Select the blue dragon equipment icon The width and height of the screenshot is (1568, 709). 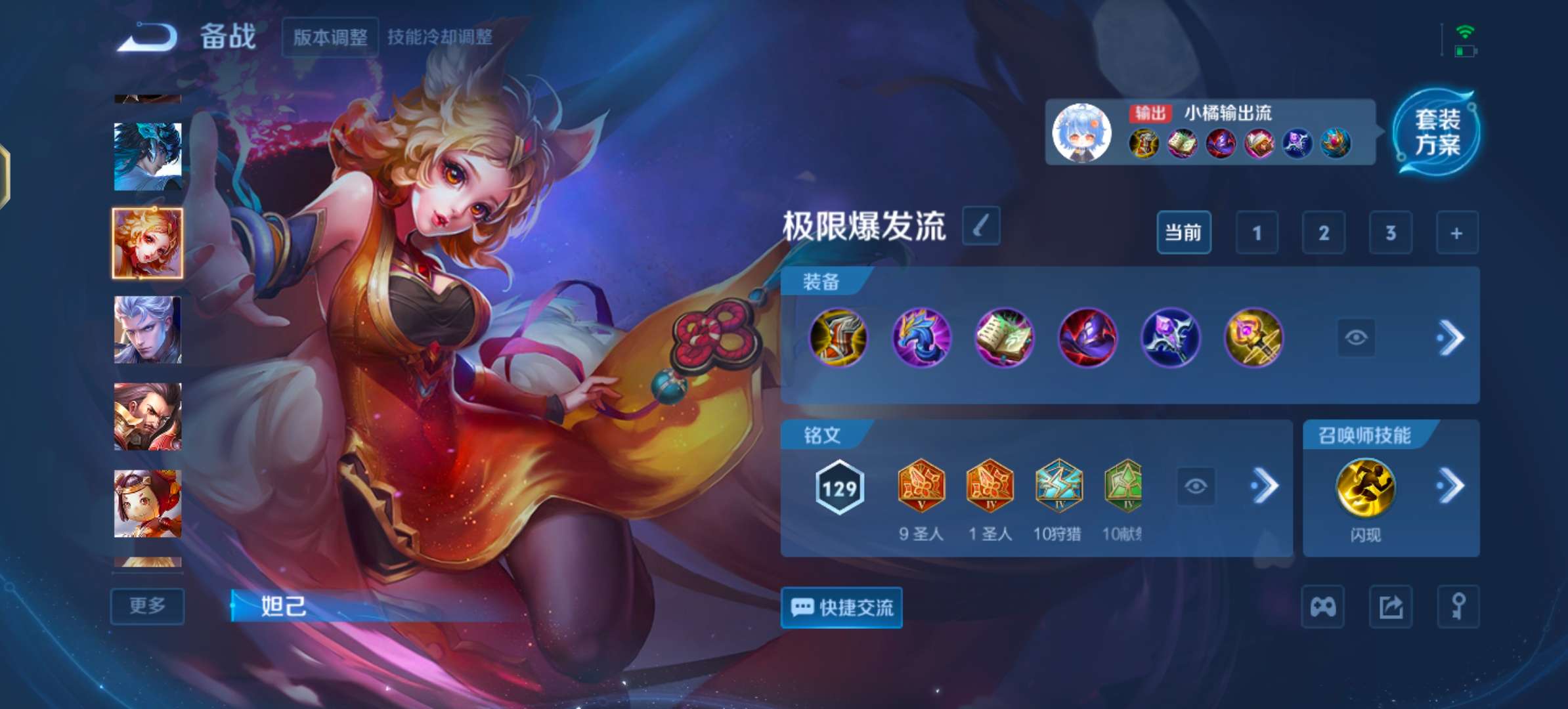click(x=923, y=338)
